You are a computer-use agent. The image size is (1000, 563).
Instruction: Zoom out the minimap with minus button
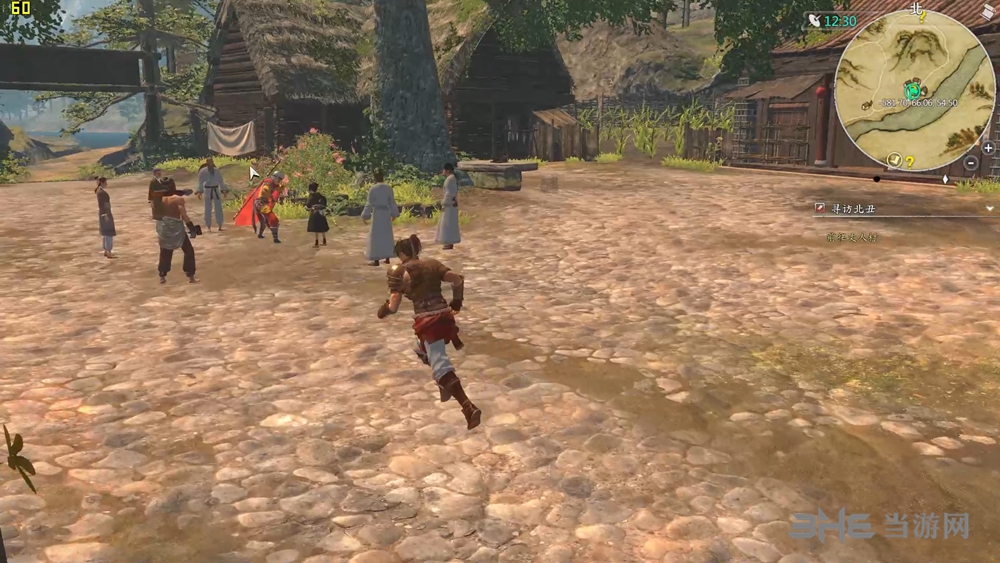[x=971, y=162]
